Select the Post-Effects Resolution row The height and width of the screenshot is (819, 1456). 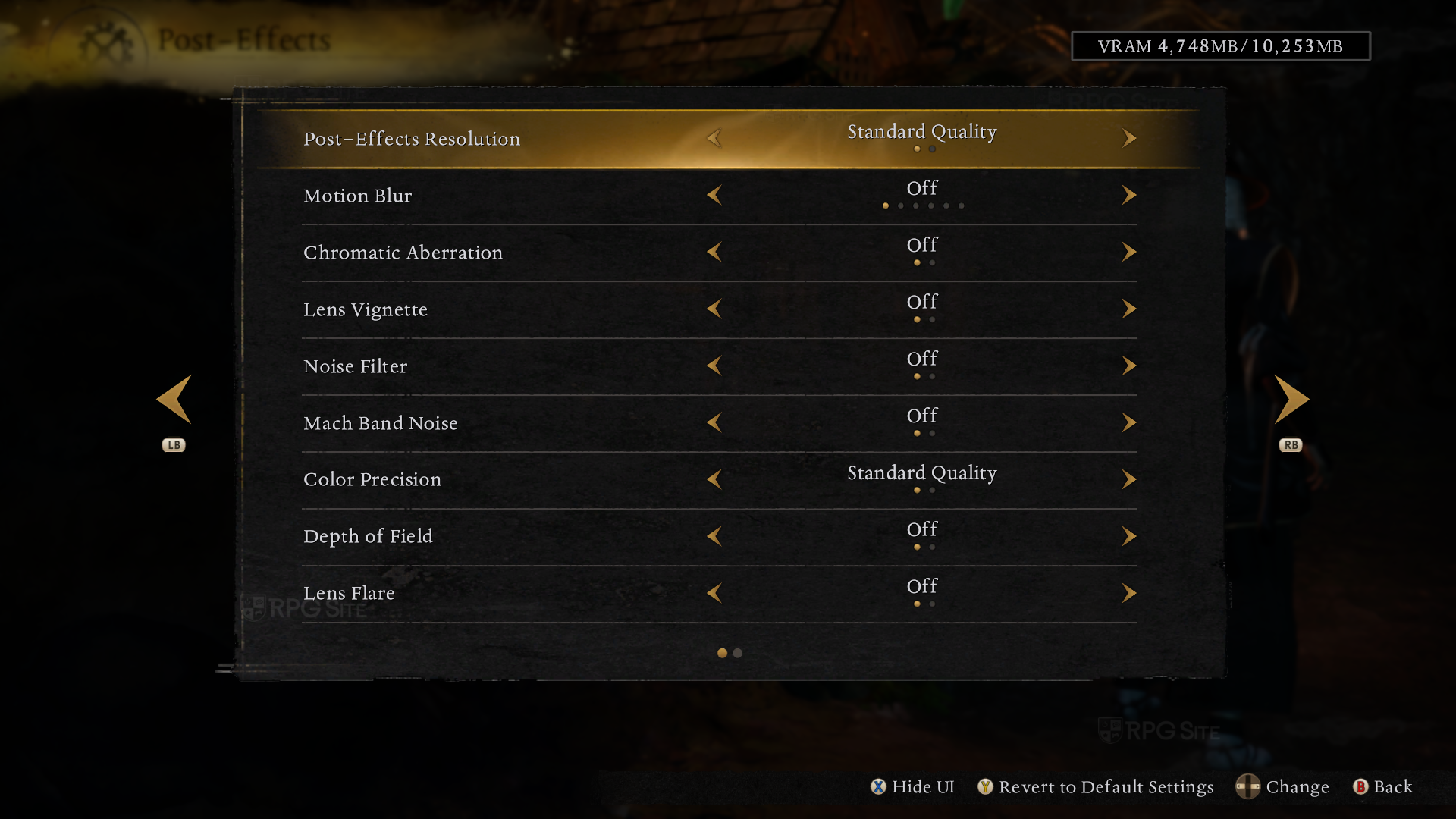412,139
